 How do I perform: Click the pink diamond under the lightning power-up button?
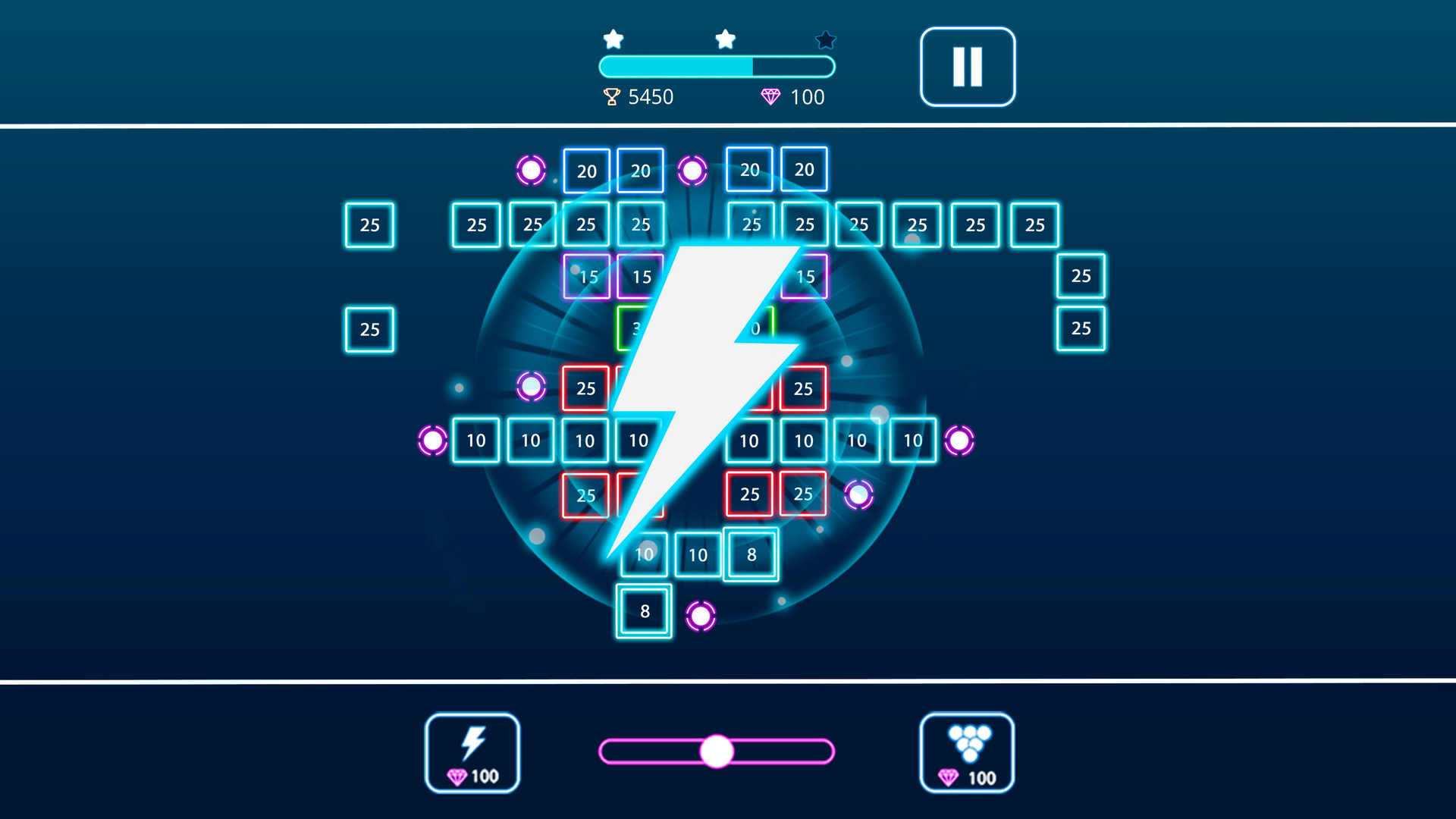(459, 776)
